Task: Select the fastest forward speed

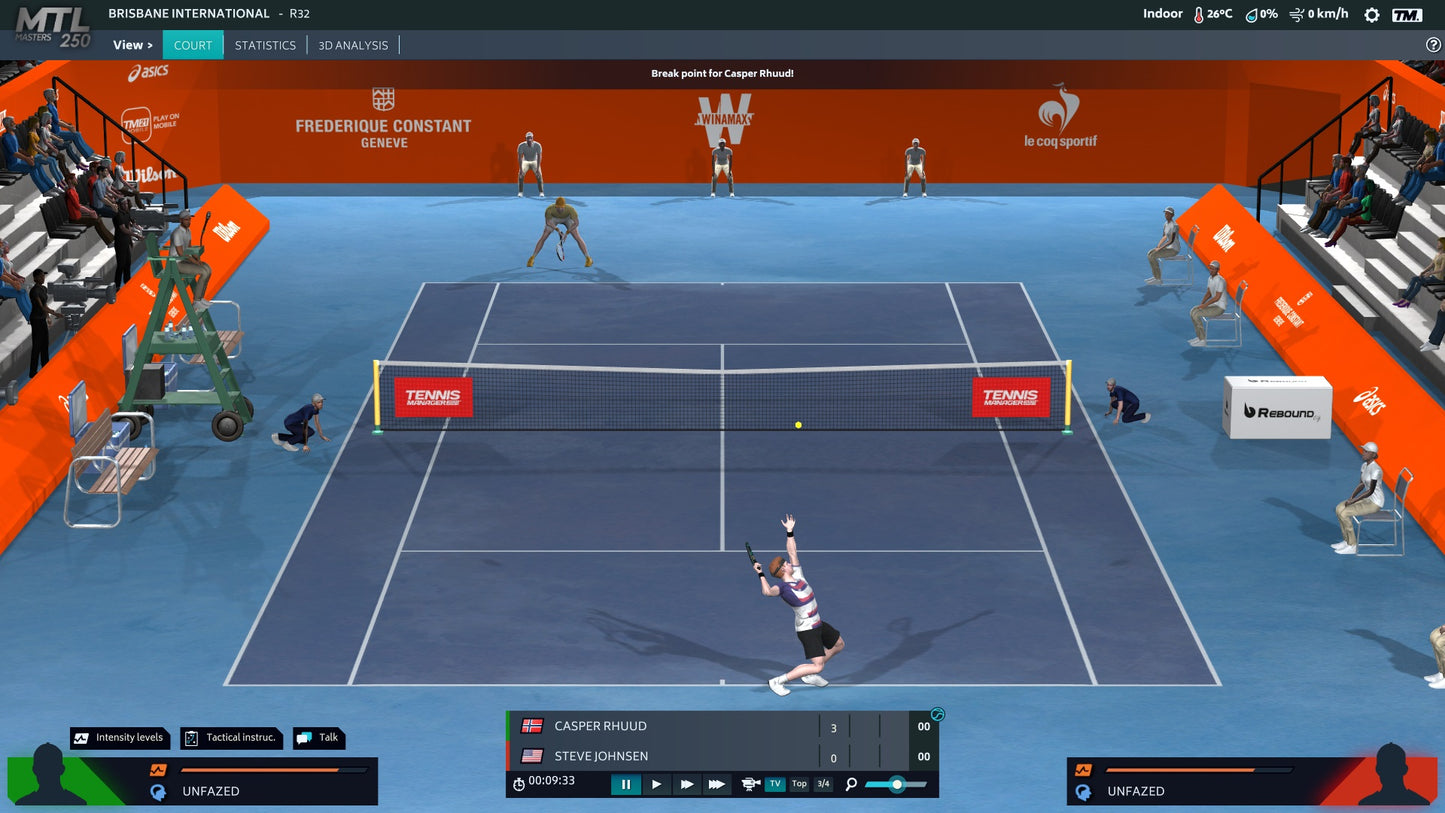Action: [x=716, y=785]
